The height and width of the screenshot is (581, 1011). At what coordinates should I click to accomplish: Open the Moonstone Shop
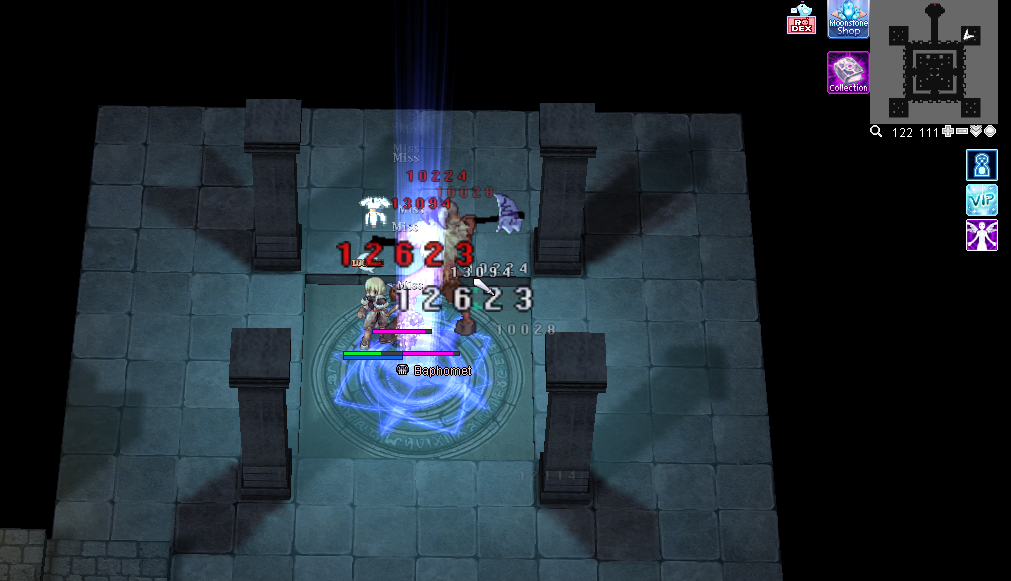(848, 19)
